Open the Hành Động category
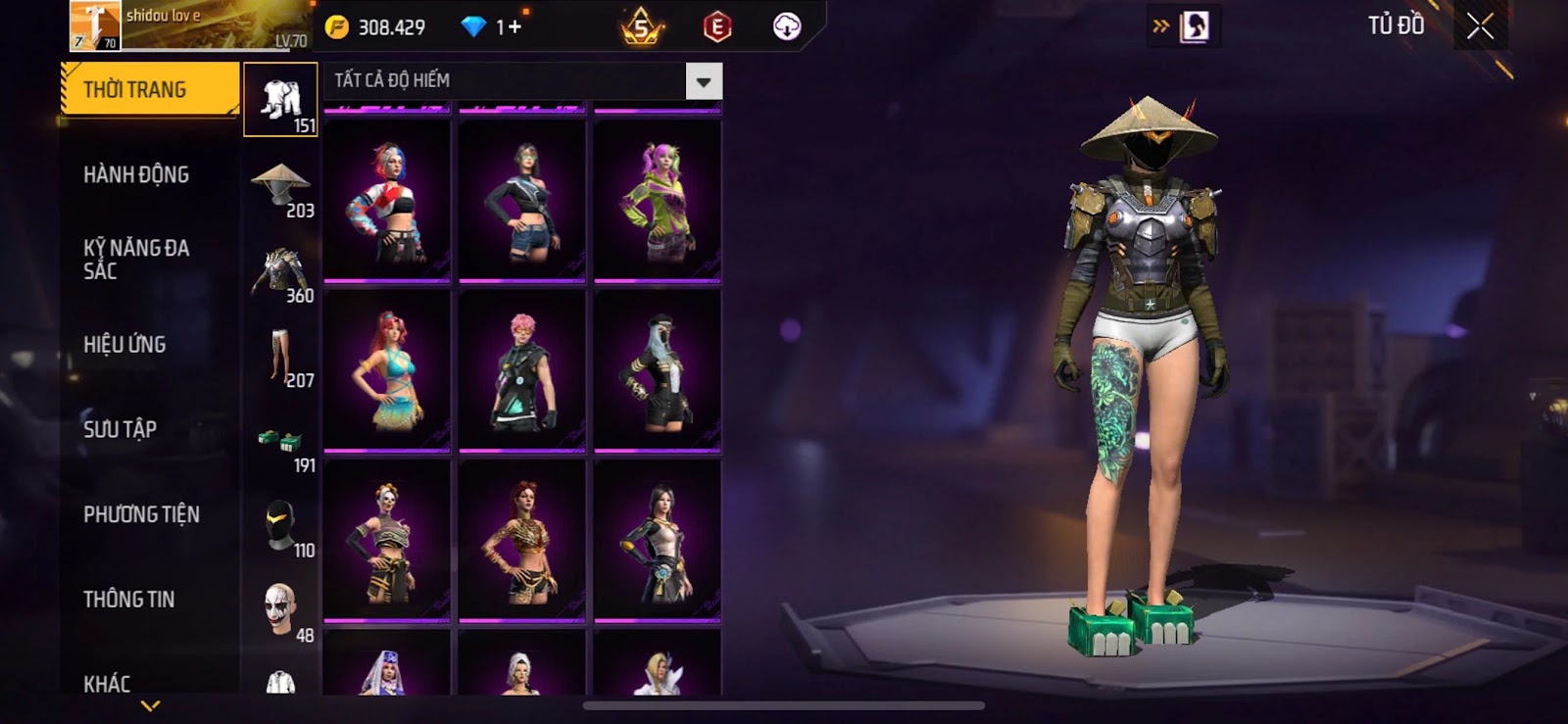Image resolution: width=1568 pixels, height=724 pixels. 136,175
